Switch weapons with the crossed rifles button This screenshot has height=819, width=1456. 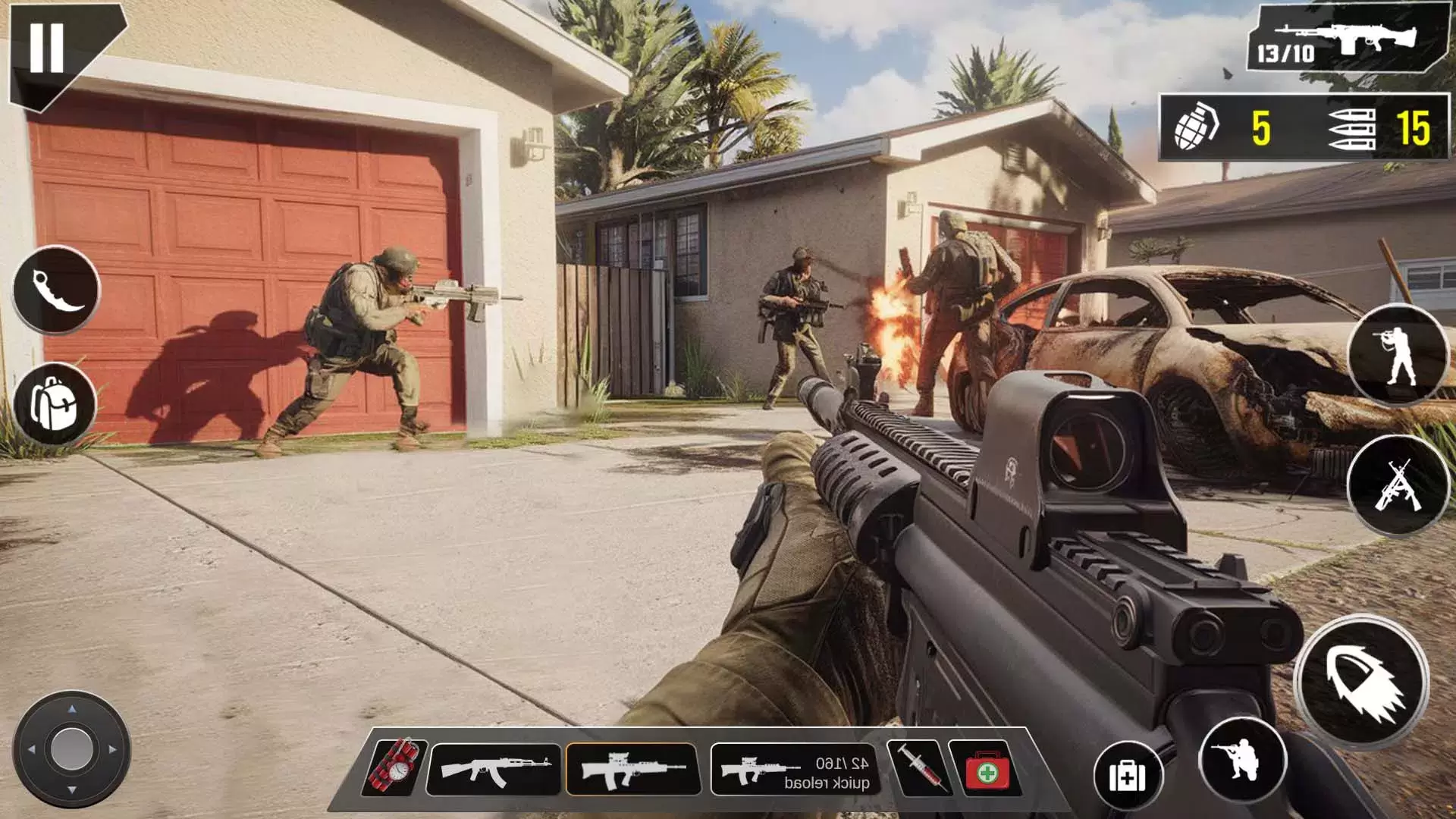click(x=1397, y=486)
